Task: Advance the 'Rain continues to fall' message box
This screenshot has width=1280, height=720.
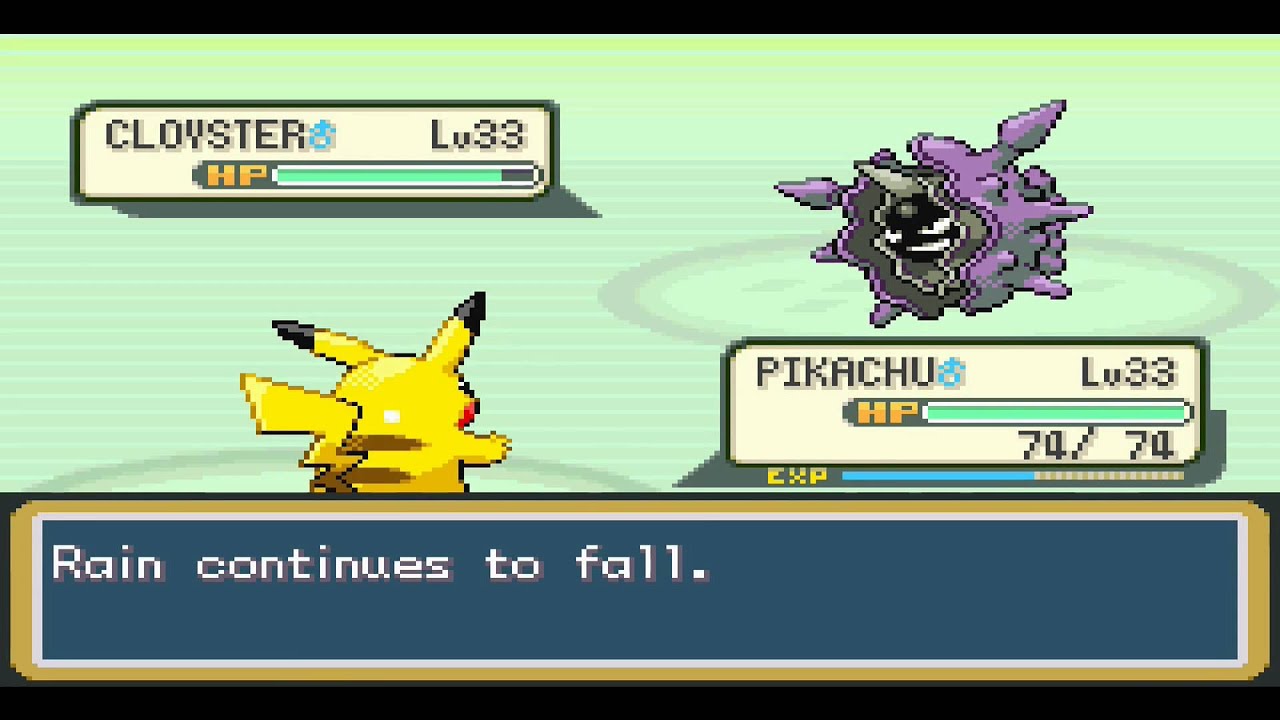Action: point(640,590)
